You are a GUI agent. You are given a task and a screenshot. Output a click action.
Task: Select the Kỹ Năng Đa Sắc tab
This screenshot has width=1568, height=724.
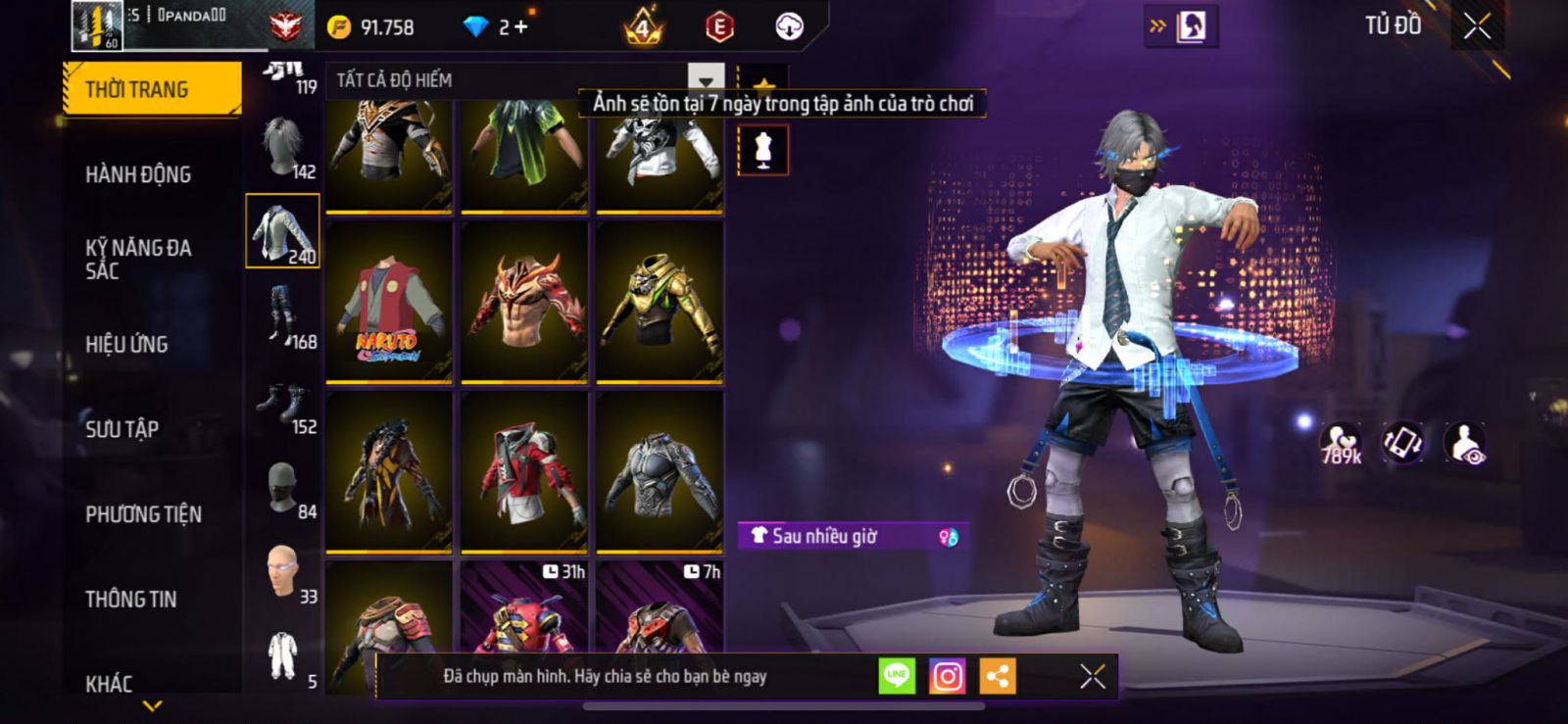click(x=138, y=259)
